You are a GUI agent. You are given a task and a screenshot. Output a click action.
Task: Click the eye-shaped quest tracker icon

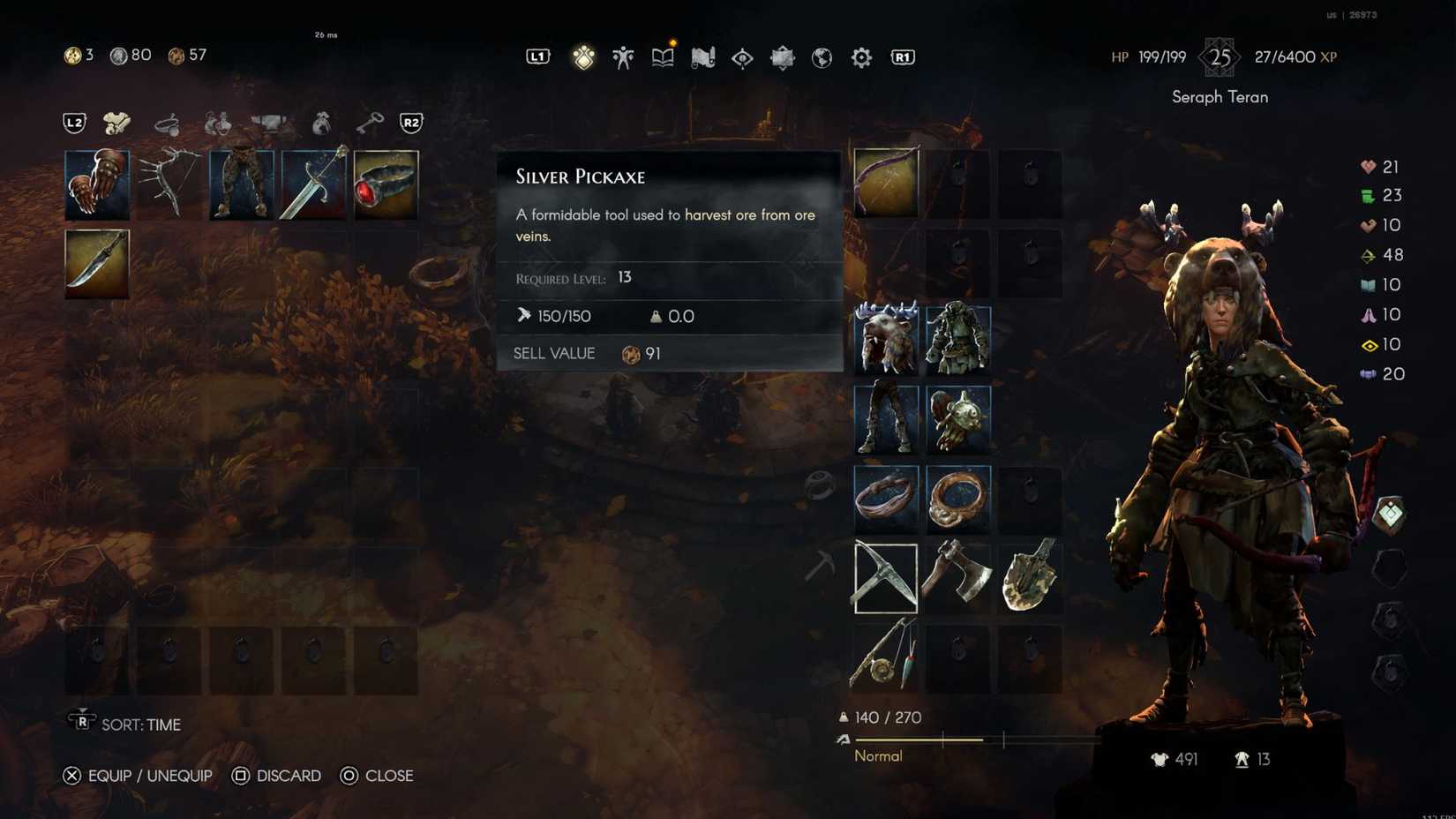pos(741,57)
